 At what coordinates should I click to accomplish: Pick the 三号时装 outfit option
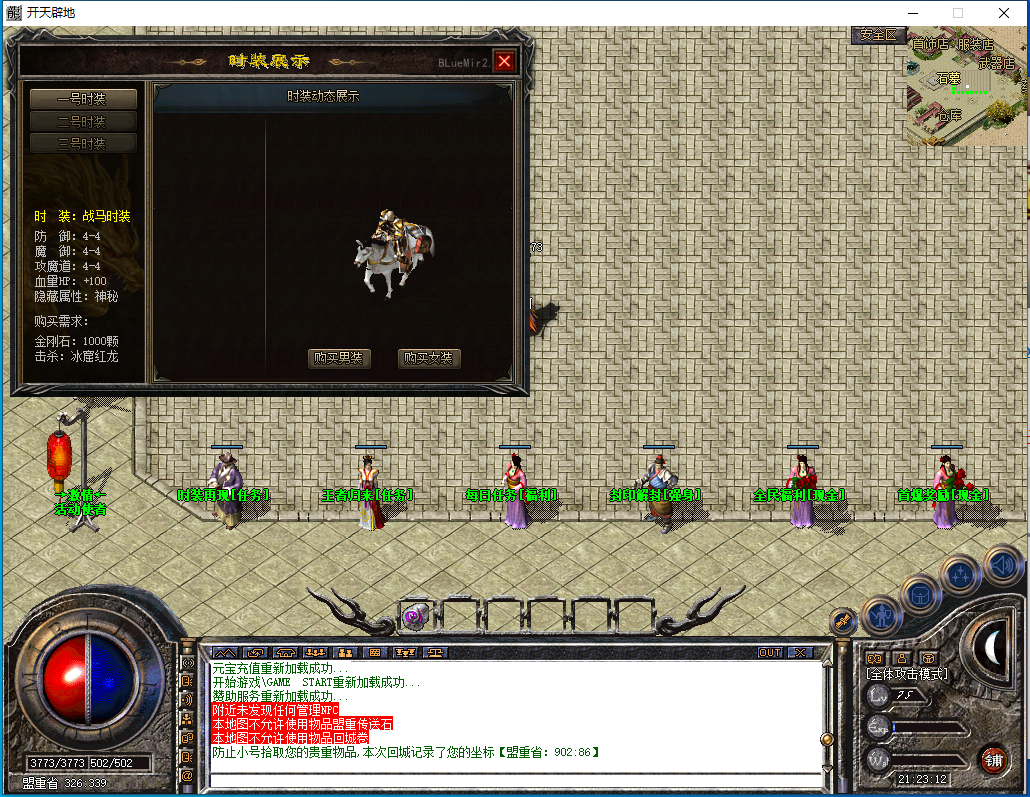click(82, 143)
